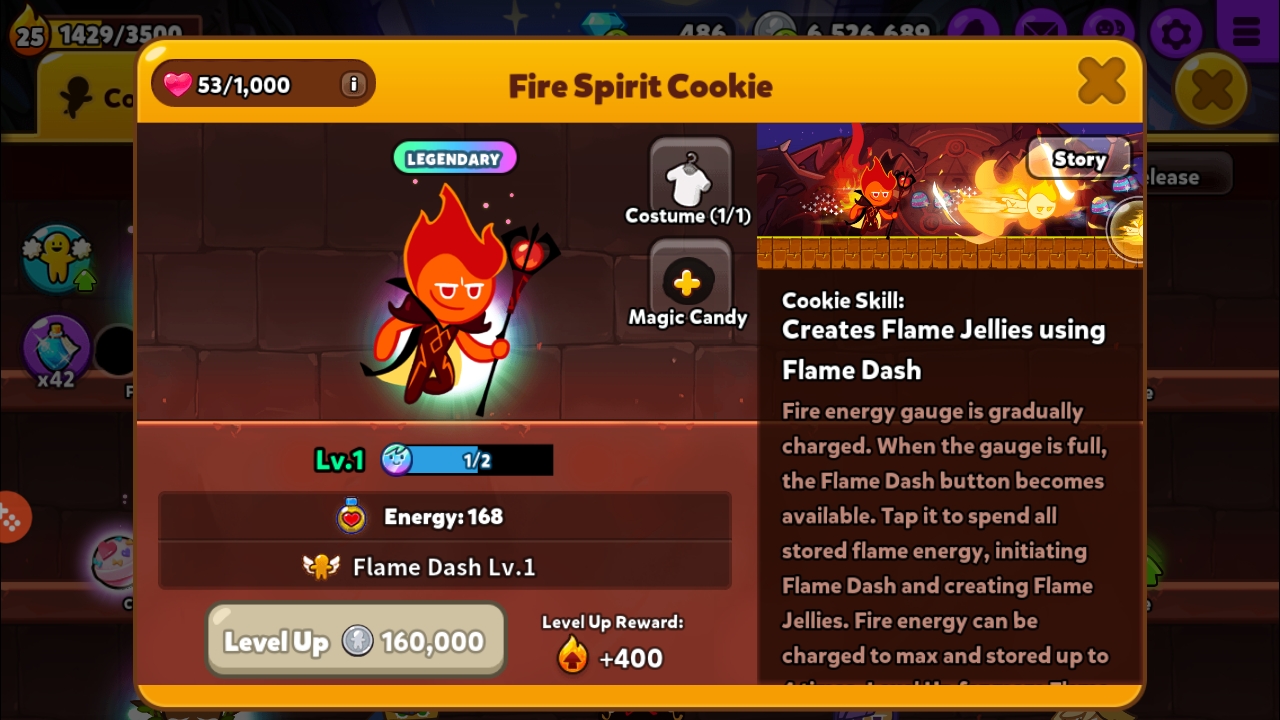Open the Magic Candy slot
The width and height of the screenshot is (1280, 720).
688,284
